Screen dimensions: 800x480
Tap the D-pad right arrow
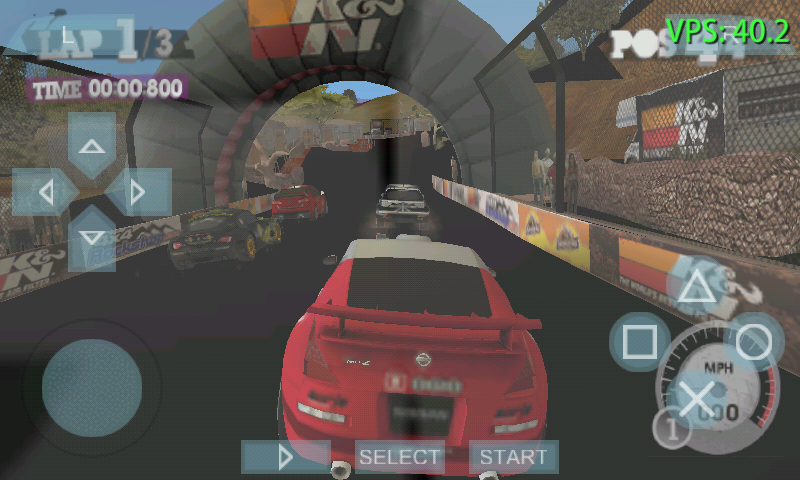click(x=138, y=191)
